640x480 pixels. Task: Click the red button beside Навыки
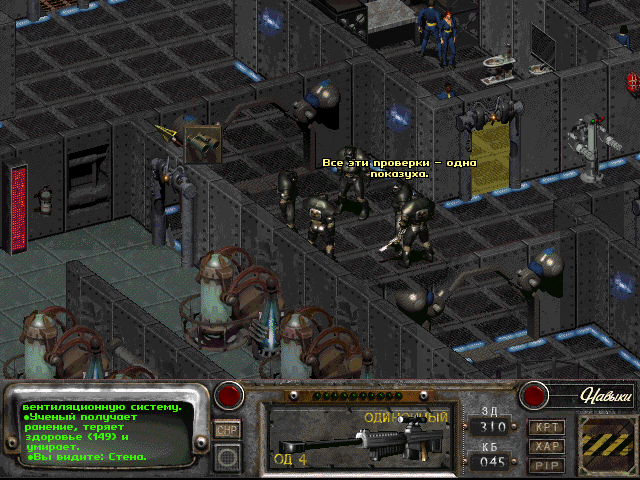pyautogui.click(x=534, y=396)
